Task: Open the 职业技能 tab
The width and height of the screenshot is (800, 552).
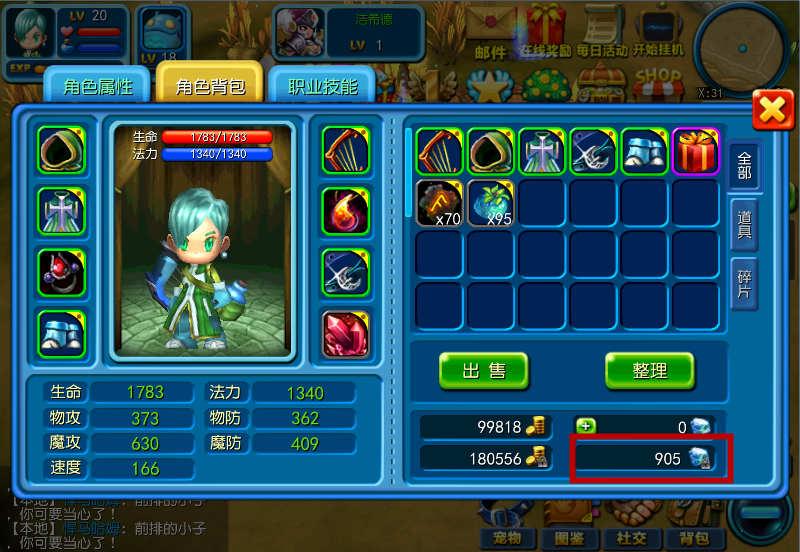Action: pyautogui.click(x=322, y=86)
